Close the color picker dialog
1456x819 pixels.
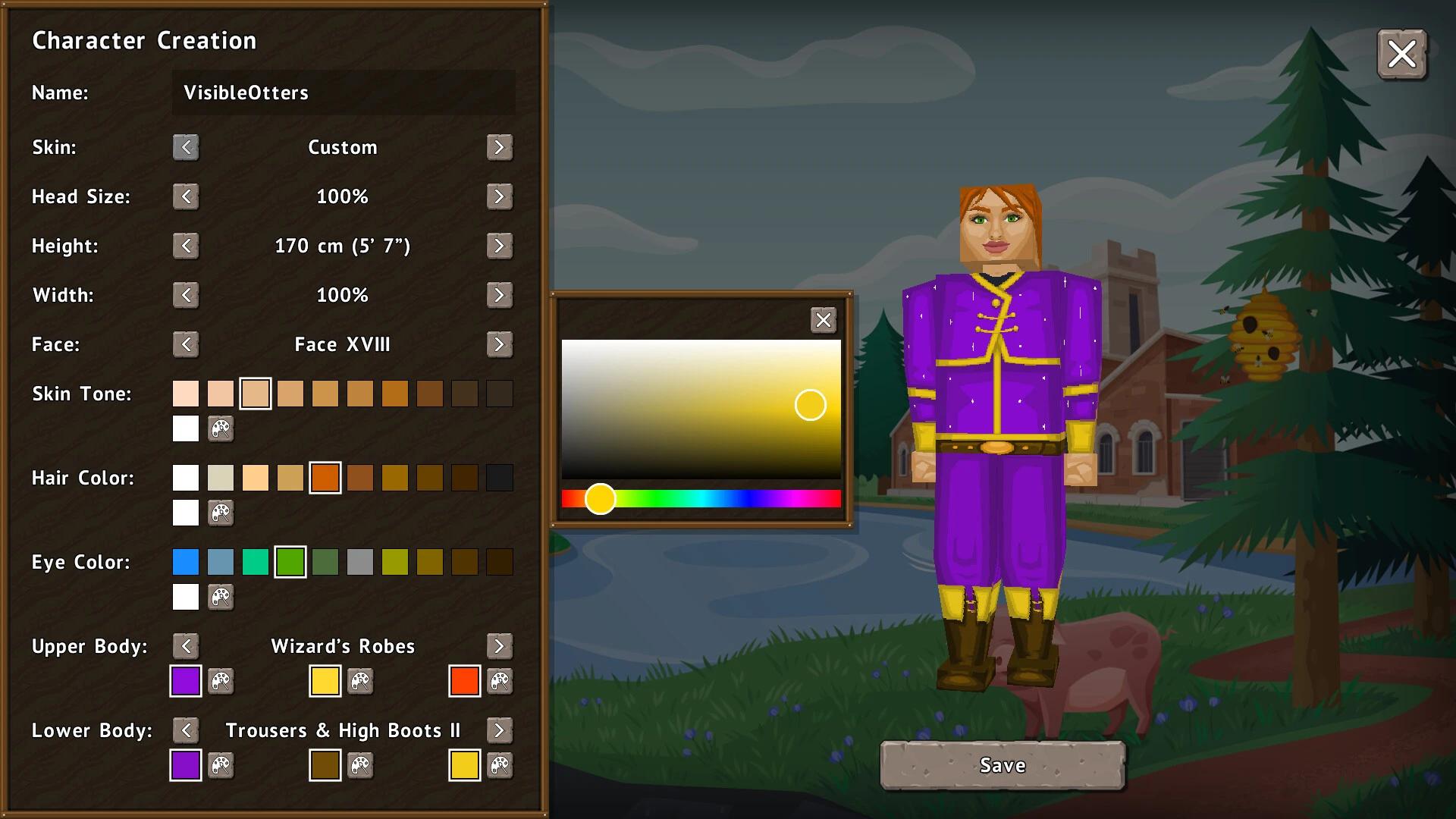pos(824,320)
